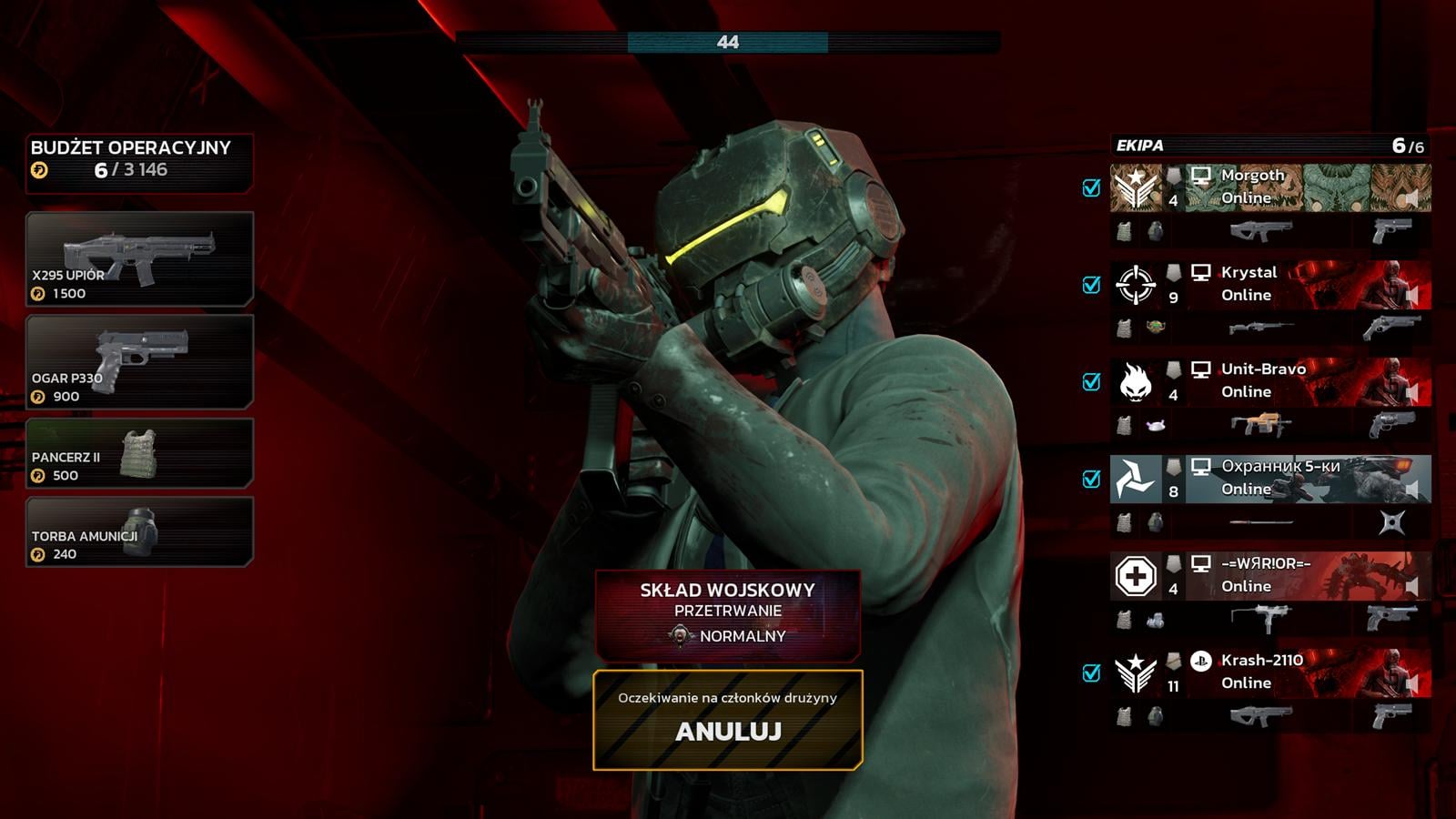The width and height of the screenshot is (1456, 819).
Task: Open Krash-2110's player row
Action: [x=1269, y=672]
